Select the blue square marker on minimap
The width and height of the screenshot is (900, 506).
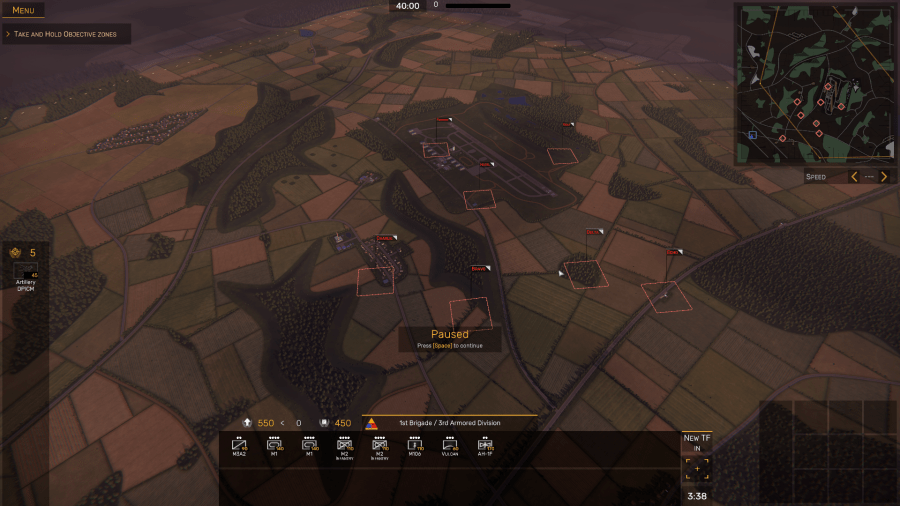click(753, 134)
